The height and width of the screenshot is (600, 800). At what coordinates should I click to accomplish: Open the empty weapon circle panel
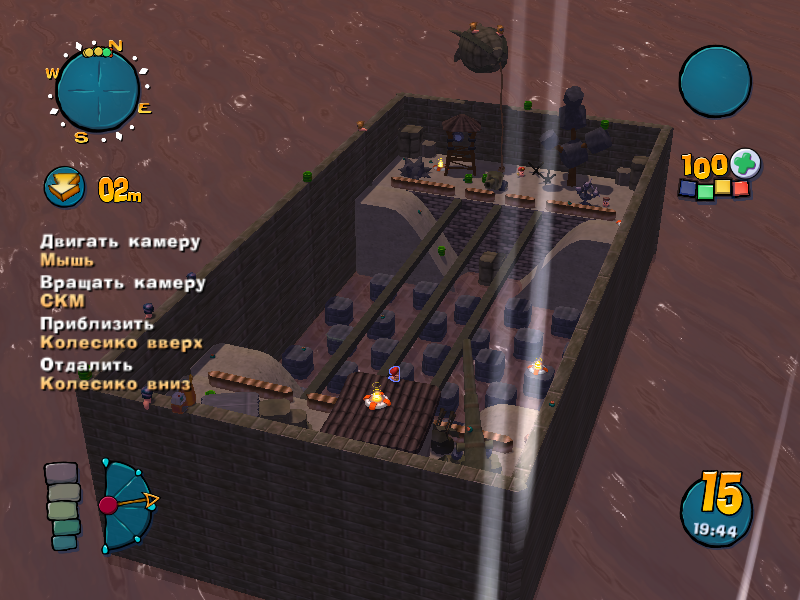pos(715,81)
